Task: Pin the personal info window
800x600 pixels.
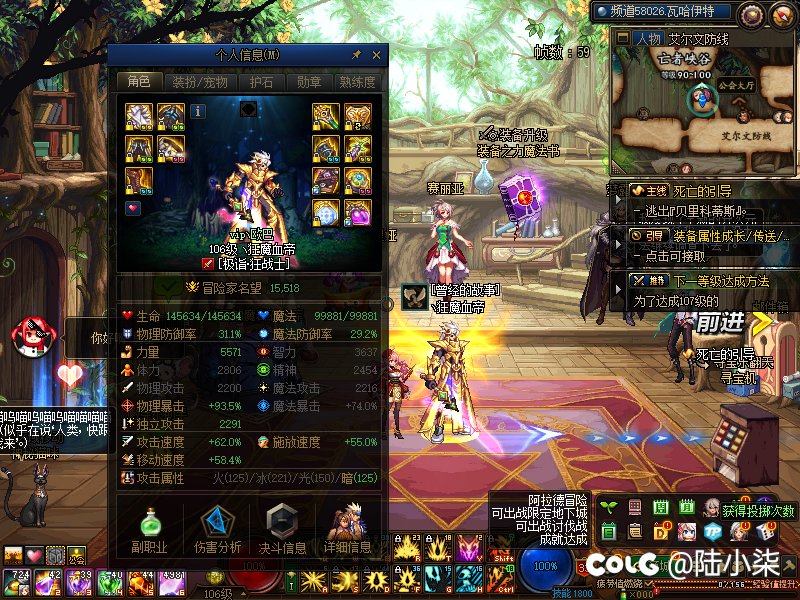Action: coord(356,55)
